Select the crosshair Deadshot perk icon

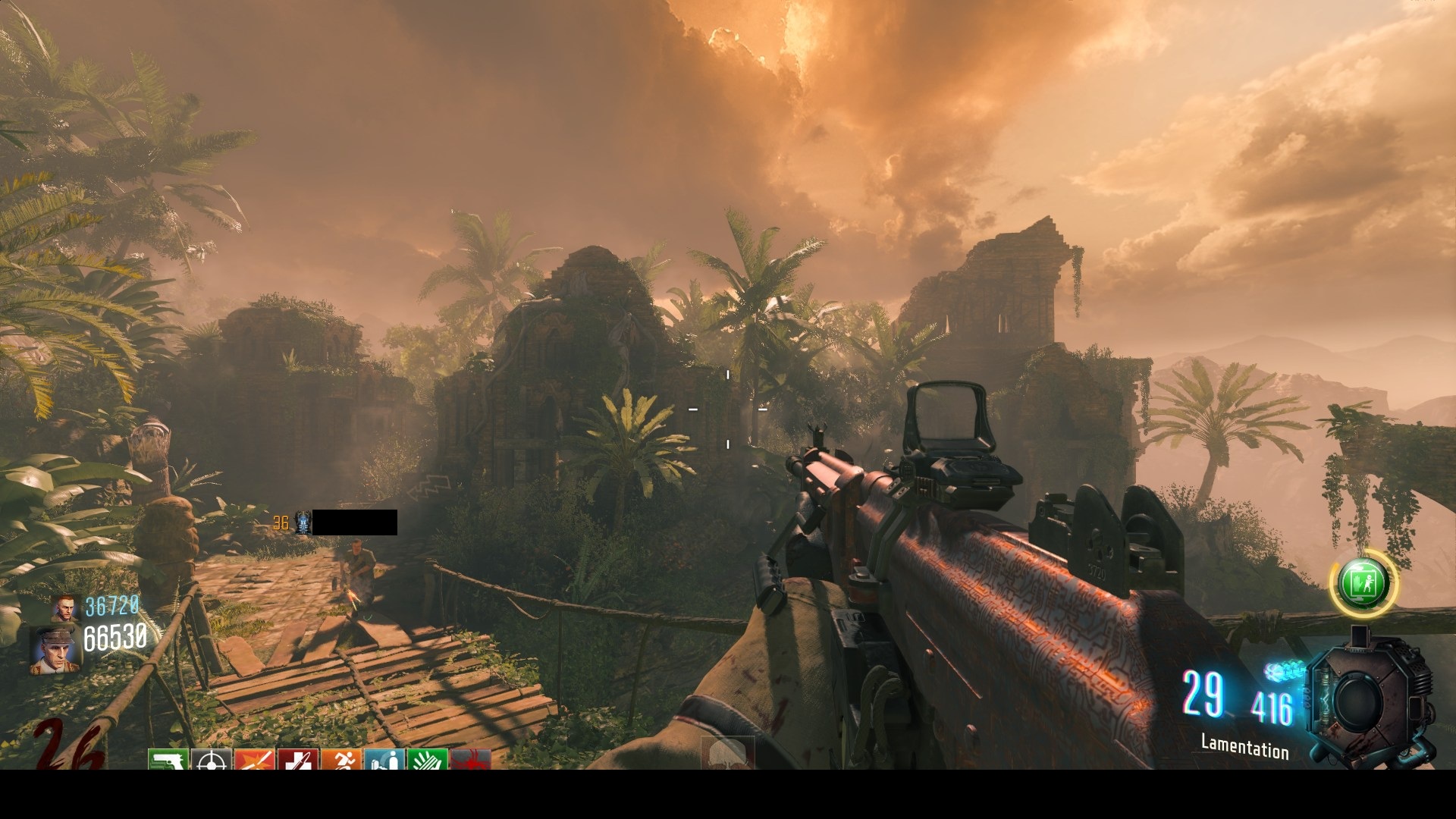click(x=211, y=760)
